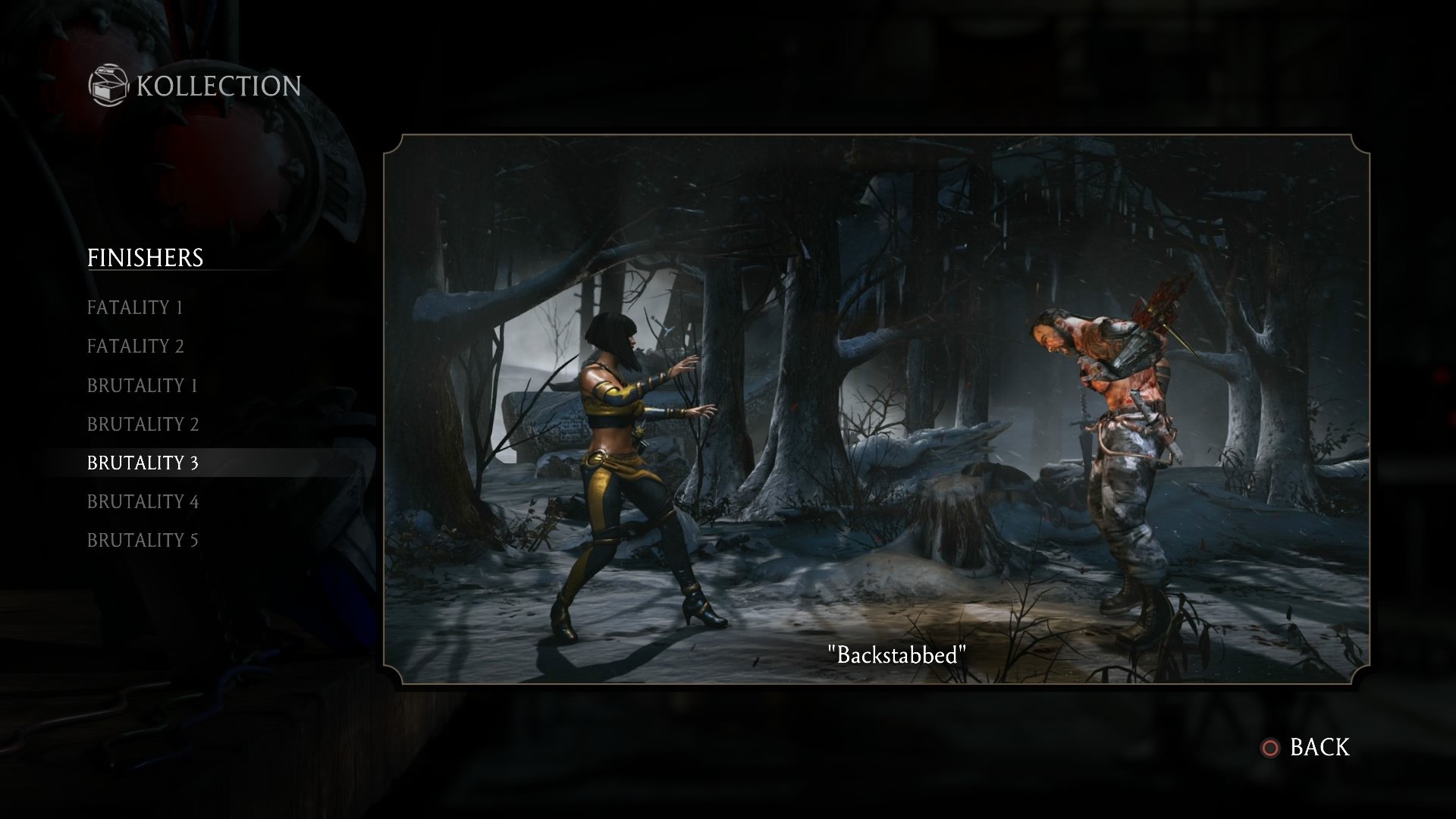Viewport: 1456px width, 819px height.
Task: Click the Kollection chest icon
Action: pyautogui.click(x=108, y=86)
